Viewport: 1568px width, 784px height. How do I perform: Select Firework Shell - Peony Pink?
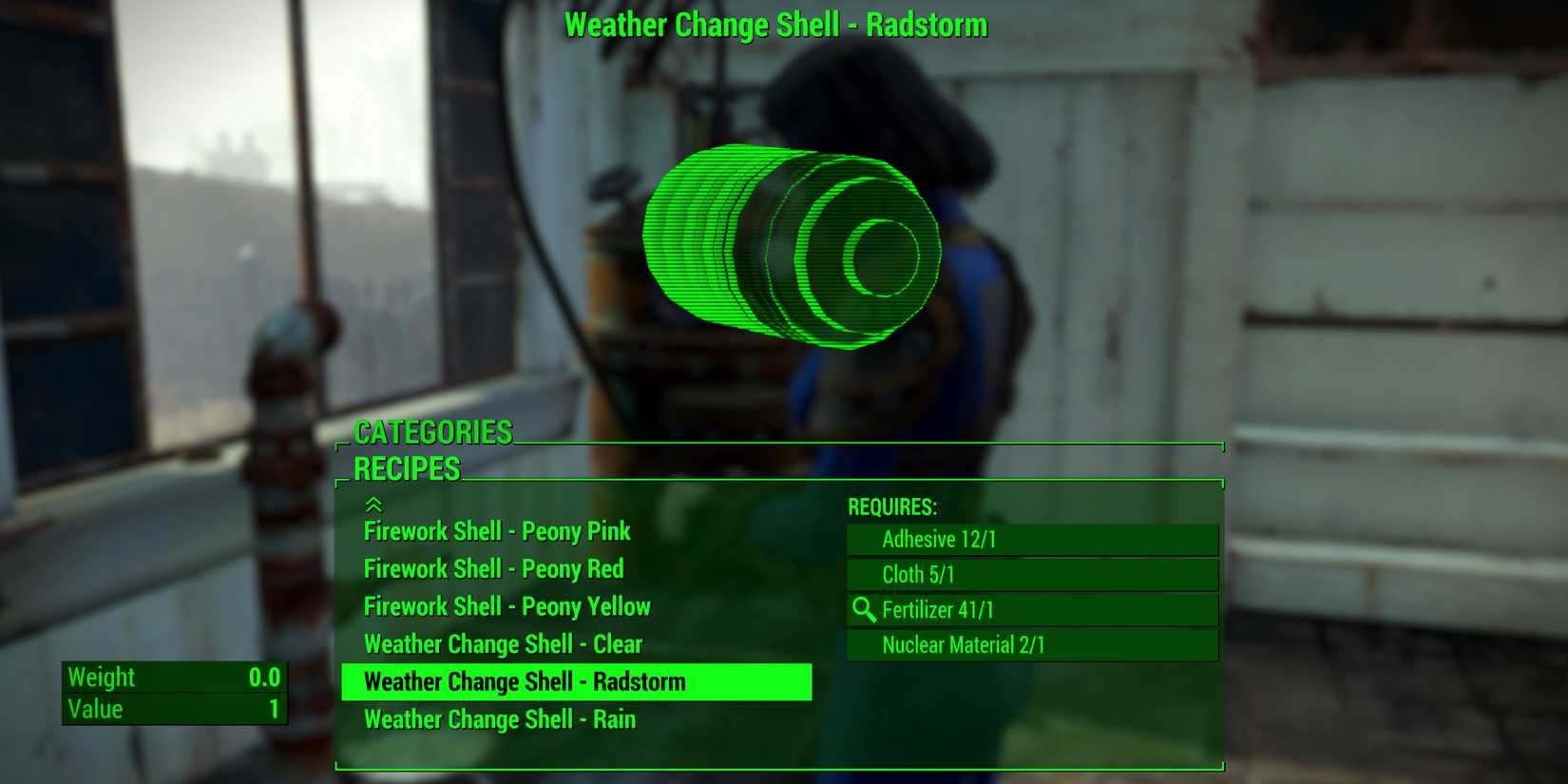point(496,531)
